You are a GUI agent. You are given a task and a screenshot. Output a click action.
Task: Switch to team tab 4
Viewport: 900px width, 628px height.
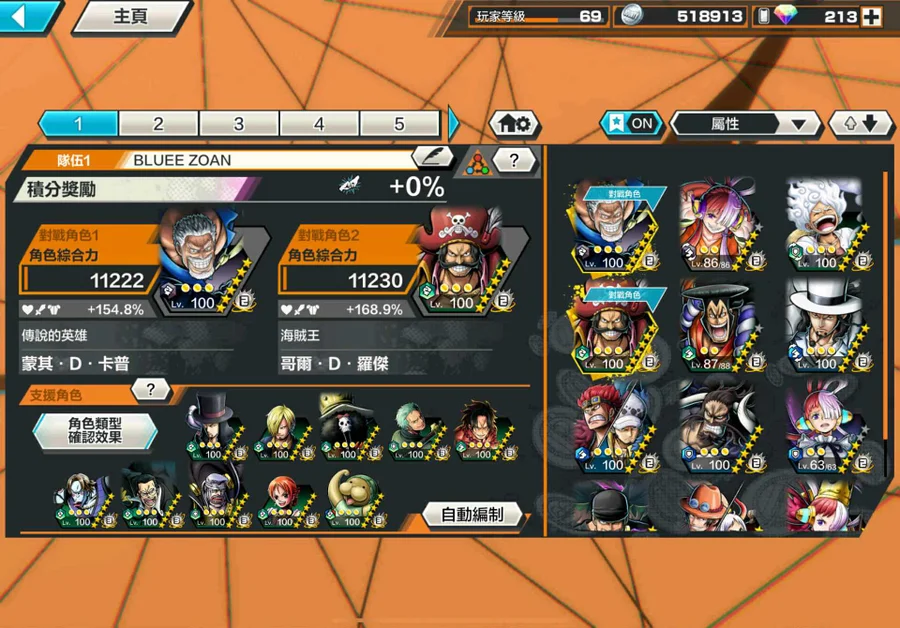click(319, 124)
